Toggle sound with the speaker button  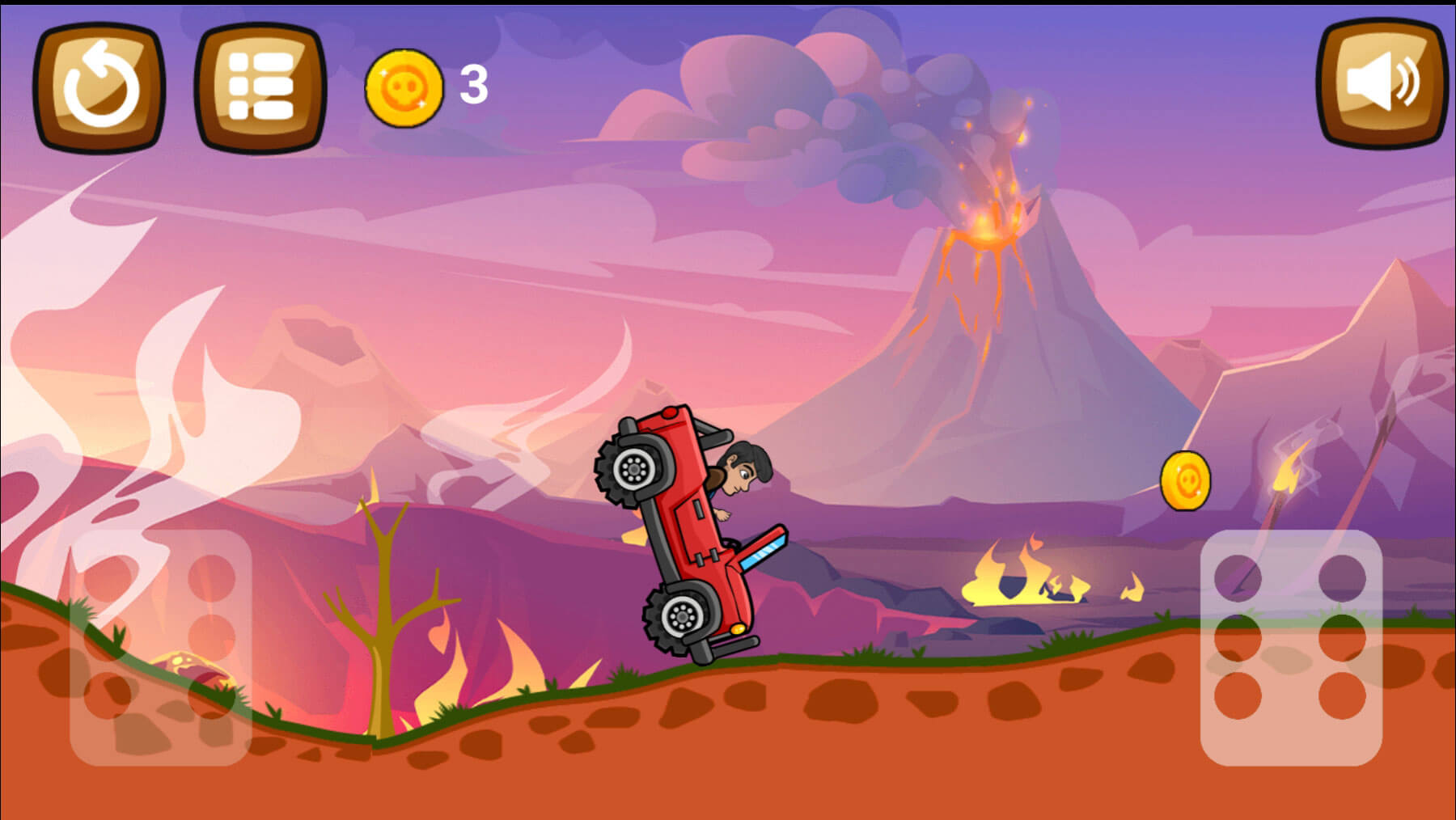tap(1382, 83)
